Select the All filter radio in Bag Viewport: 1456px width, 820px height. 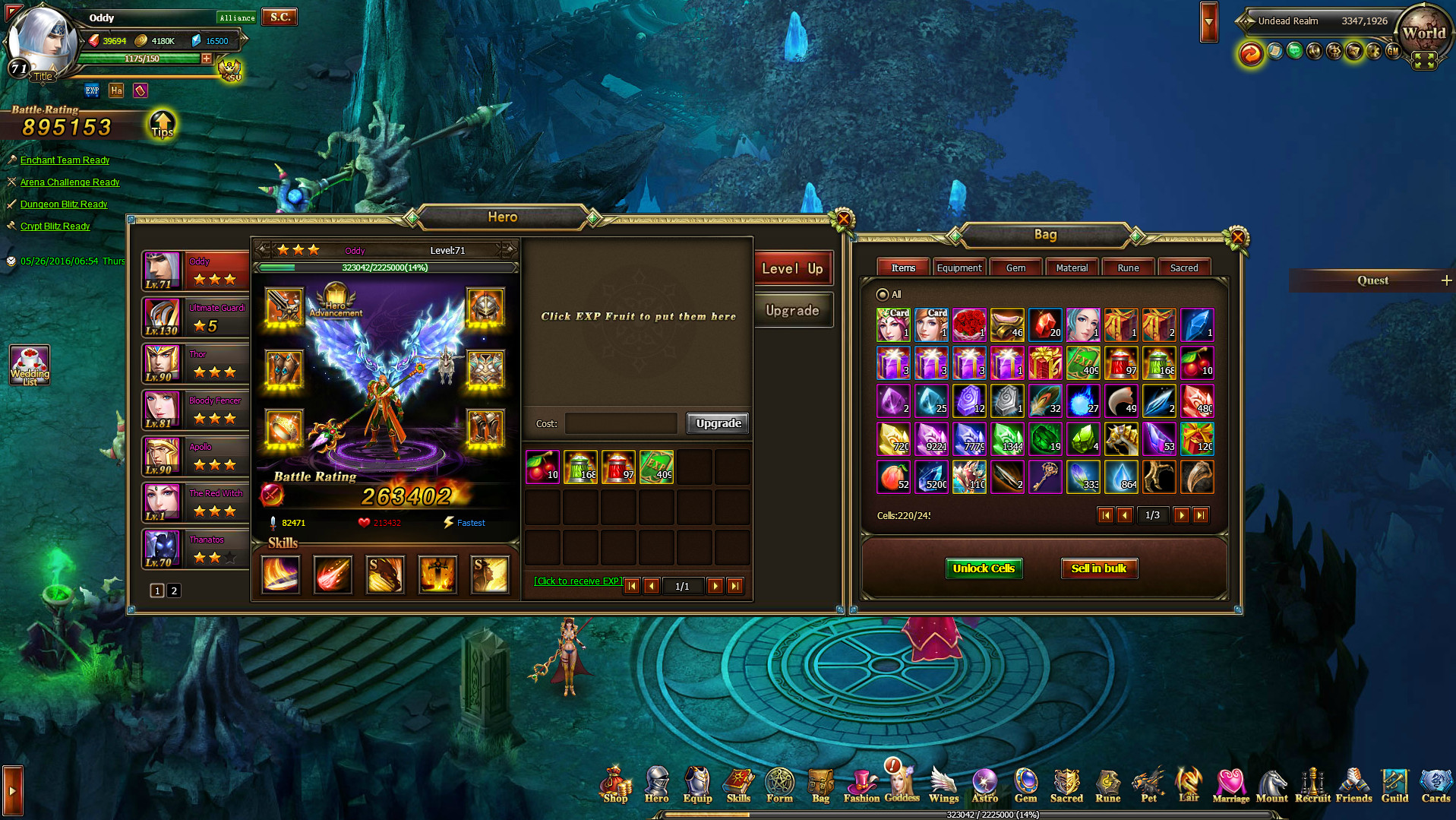(x=883, y=295)
